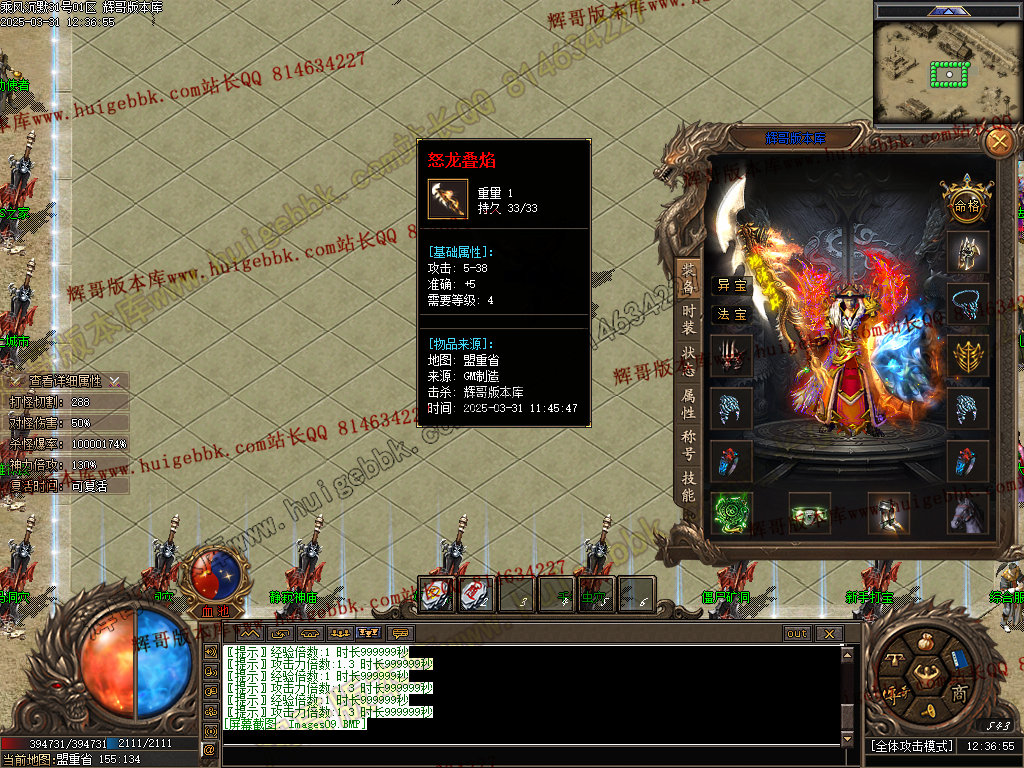Select the 称号 title tab

689,445
